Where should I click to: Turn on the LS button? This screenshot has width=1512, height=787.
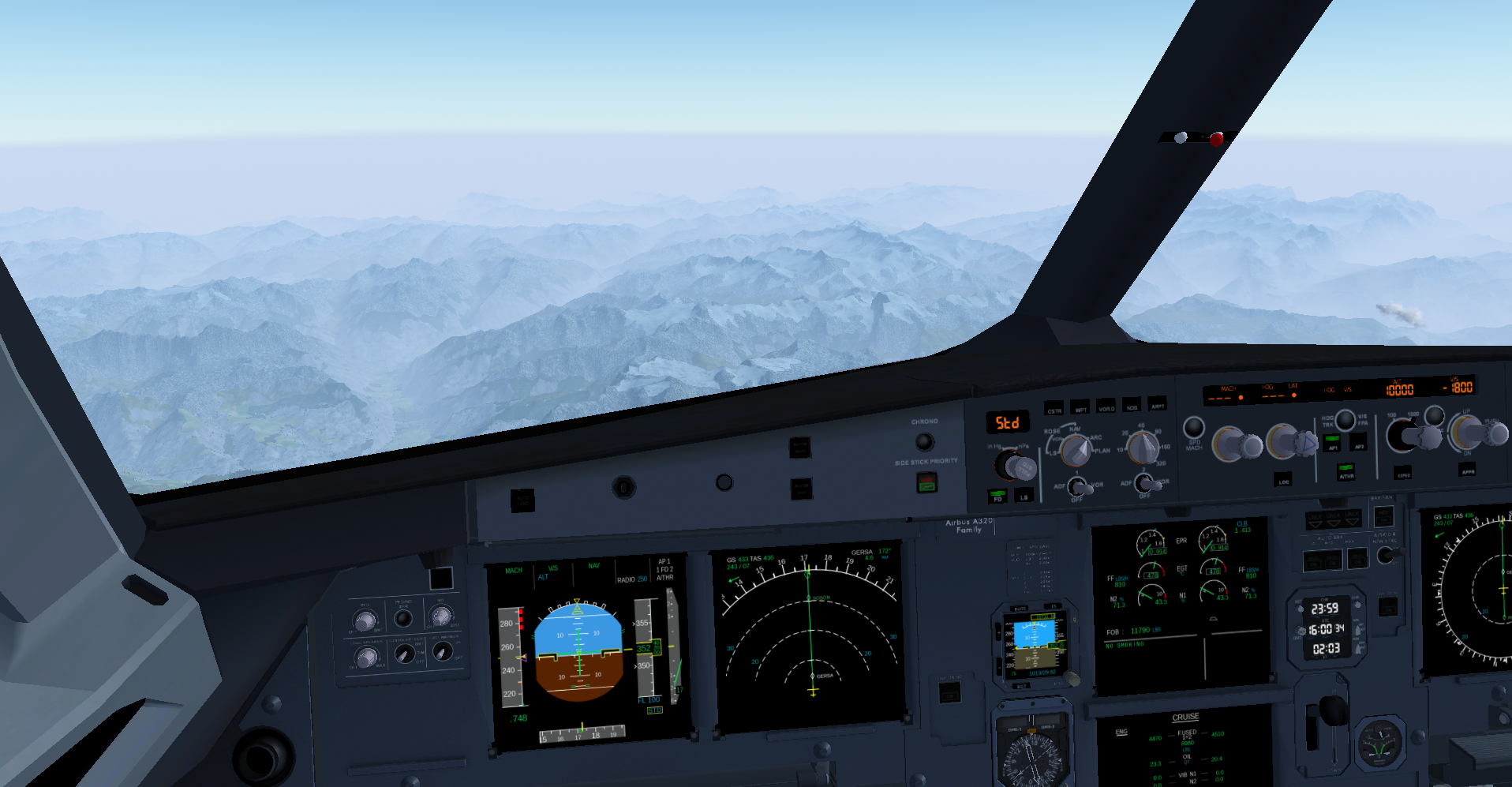pos(1024,494)
